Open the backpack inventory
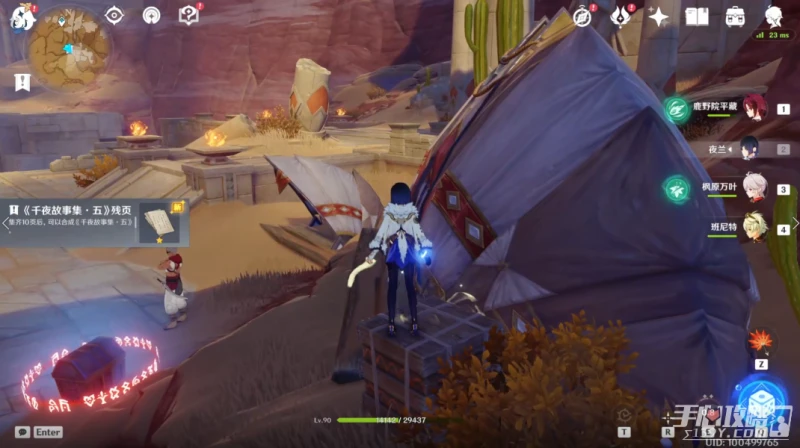Screen dimensions: 800x448 735,16
